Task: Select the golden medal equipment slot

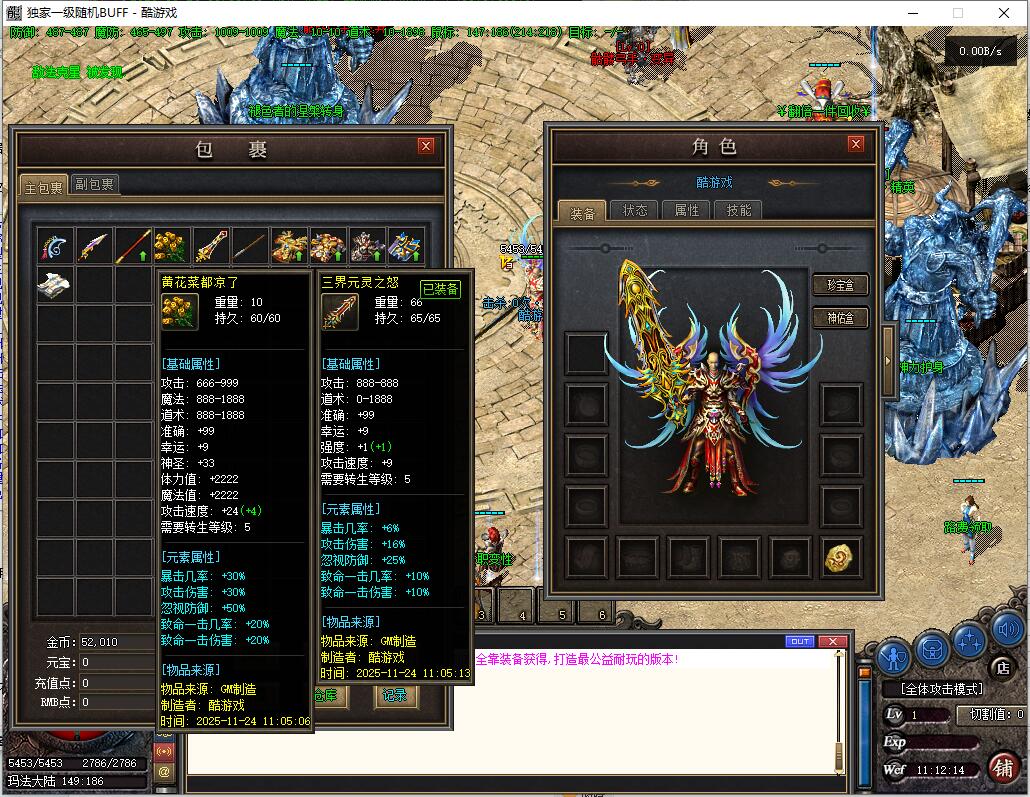Action: [842, 558]
